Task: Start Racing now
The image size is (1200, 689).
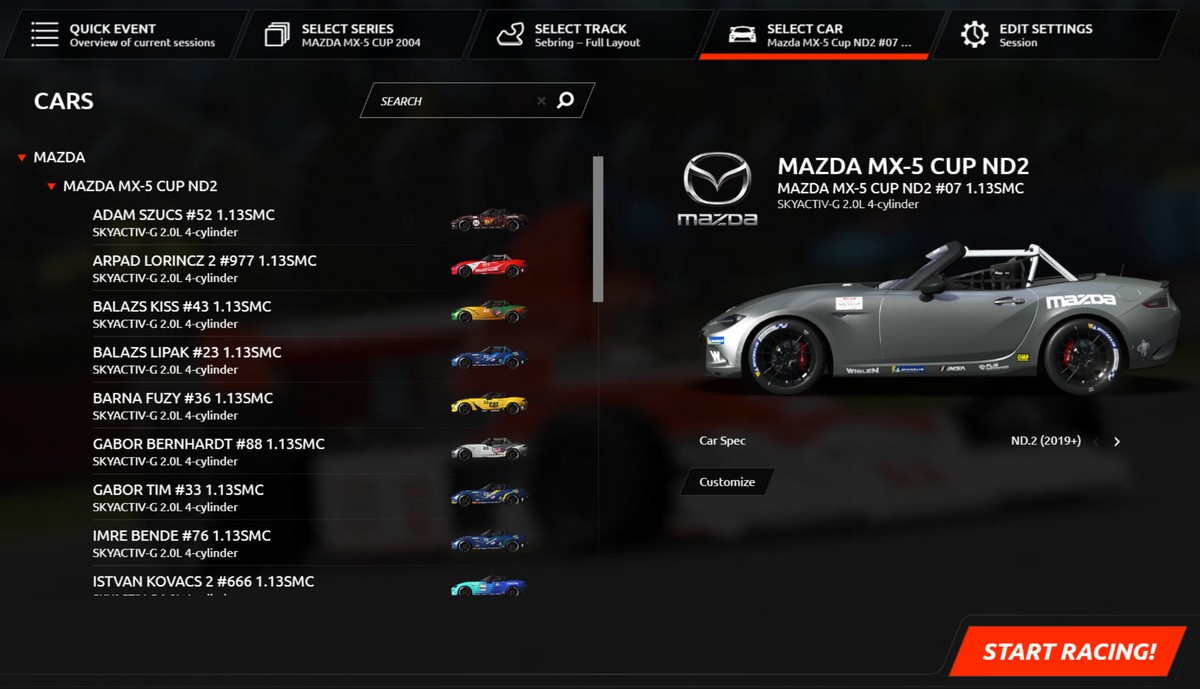Action: point(1069,652)
